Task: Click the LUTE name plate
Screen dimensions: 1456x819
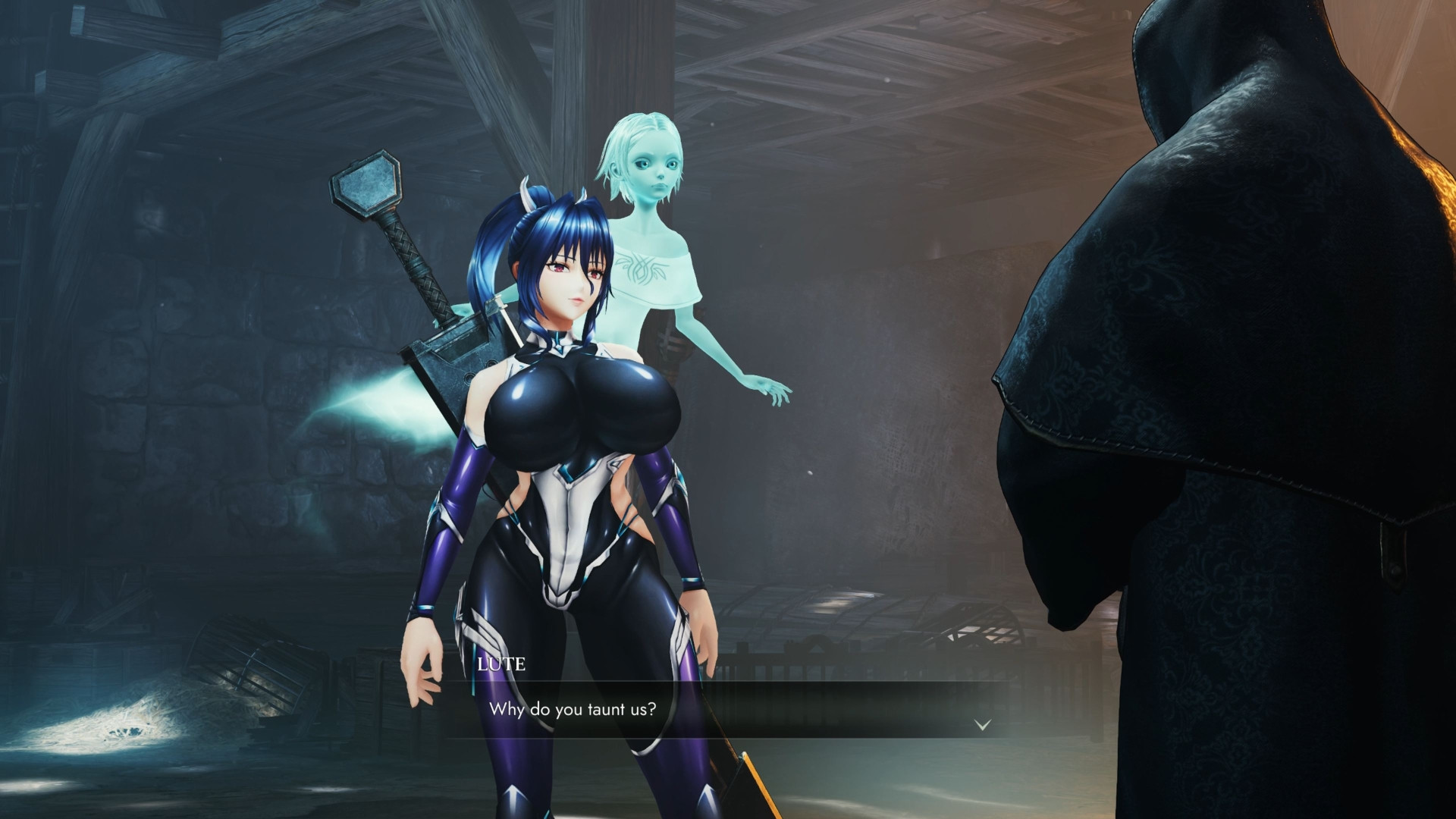Action: coord(502,666)
